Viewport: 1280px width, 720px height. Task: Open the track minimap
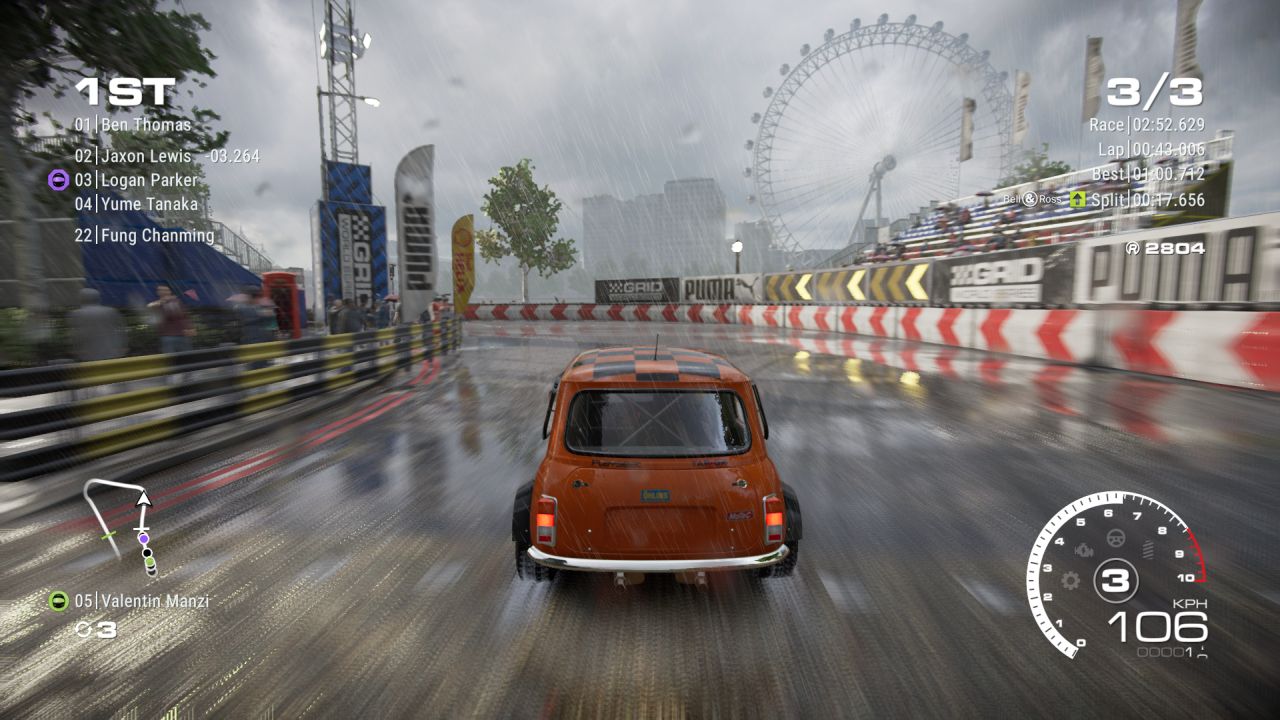tap(123, 527)
